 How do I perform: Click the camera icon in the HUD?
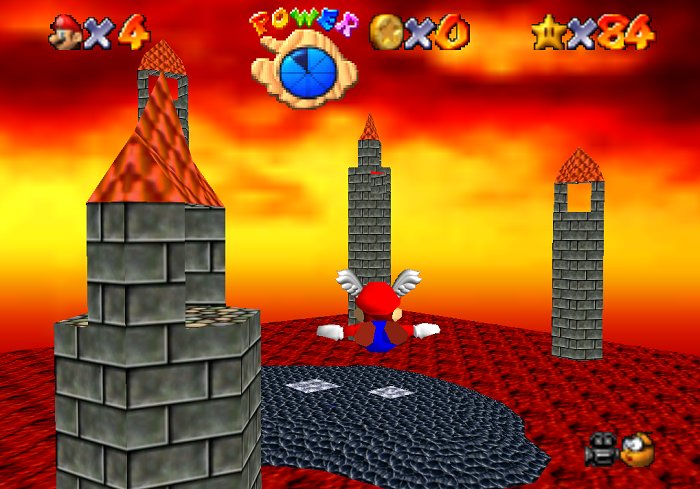[x=601, y=450]
